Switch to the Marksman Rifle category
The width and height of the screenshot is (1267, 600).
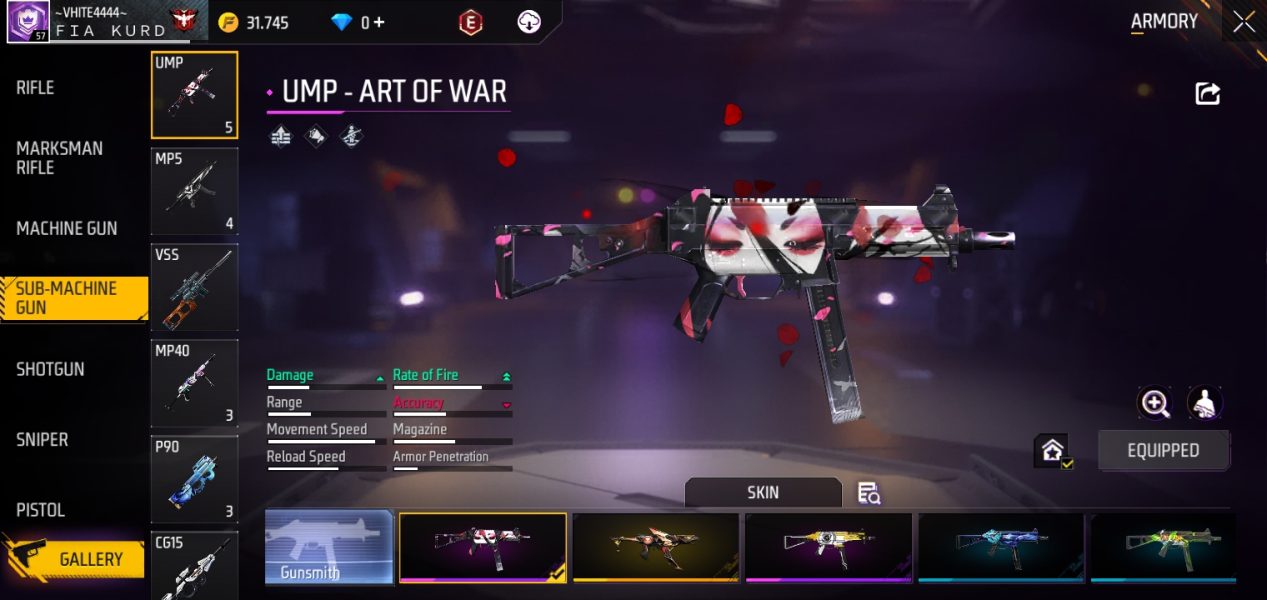[60, 158]
